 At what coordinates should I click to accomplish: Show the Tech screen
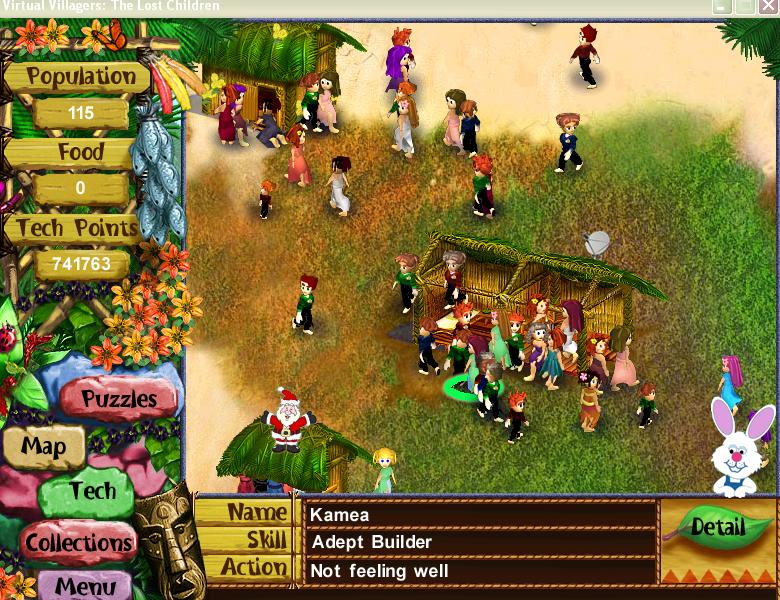point(92,491)
